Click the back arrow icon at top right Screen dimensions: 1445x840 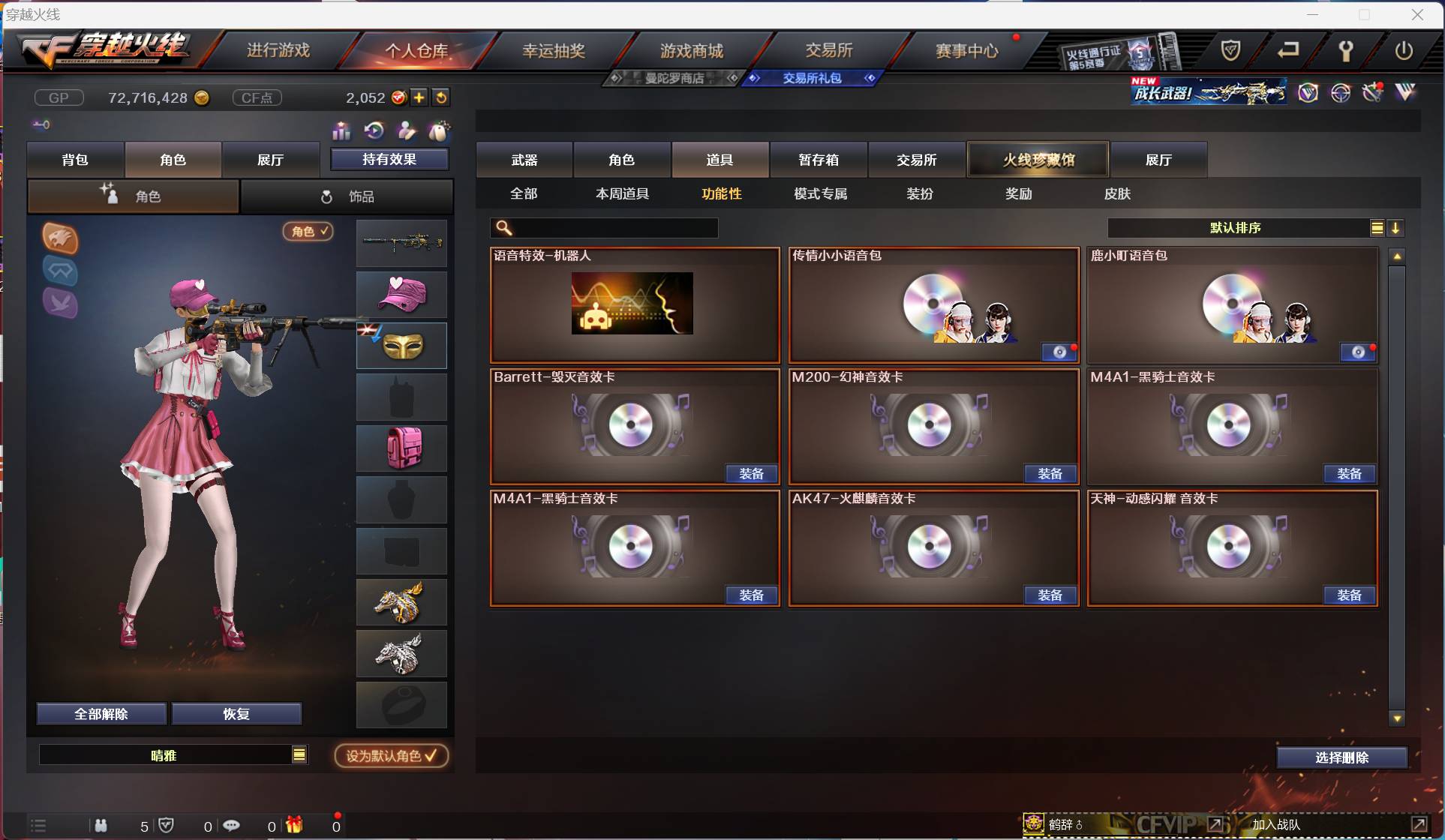pos(1288,51)
